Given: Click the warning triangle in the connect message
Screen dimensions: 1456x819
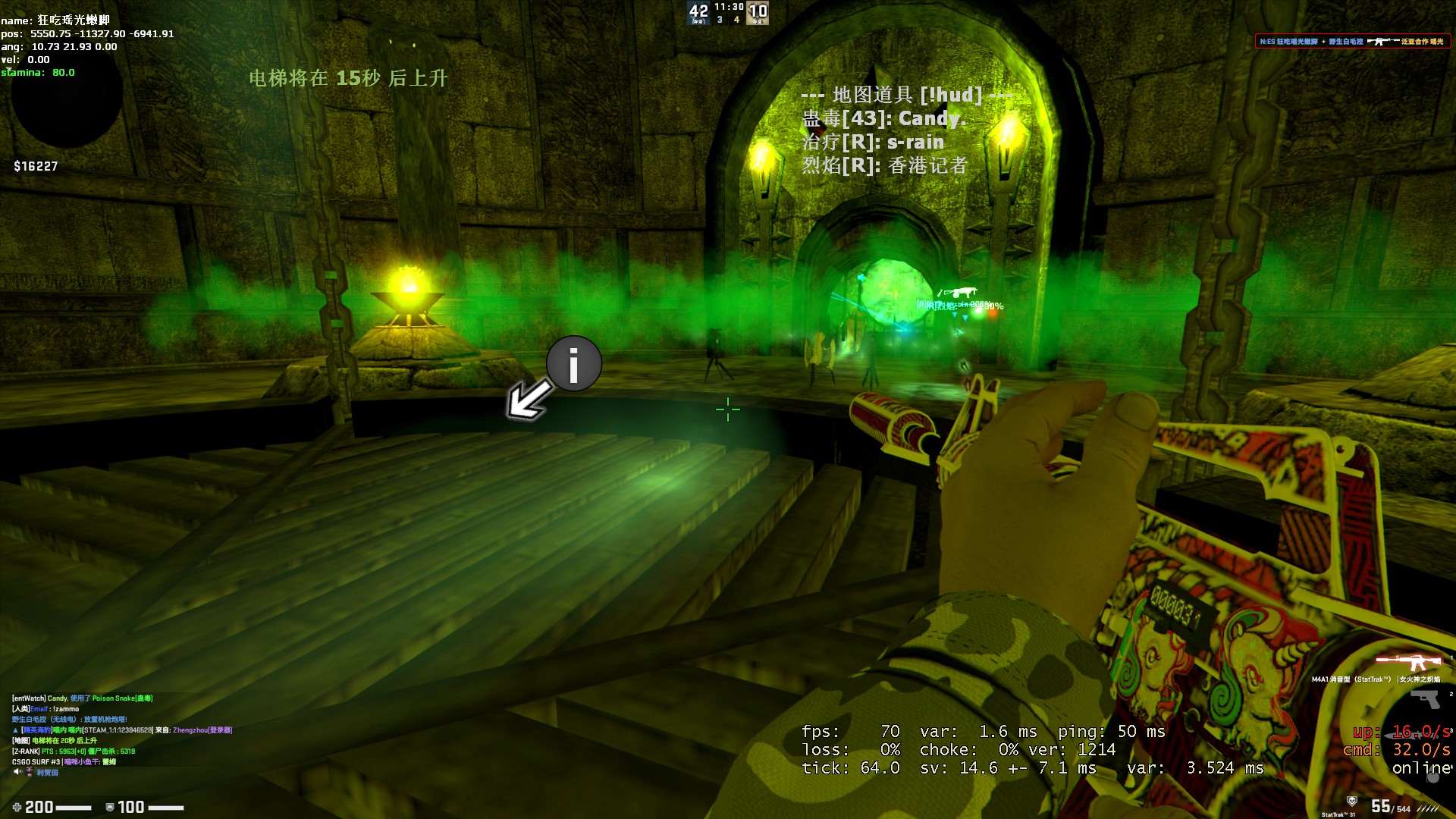Looking at the screenshot, I should (15, 730).
